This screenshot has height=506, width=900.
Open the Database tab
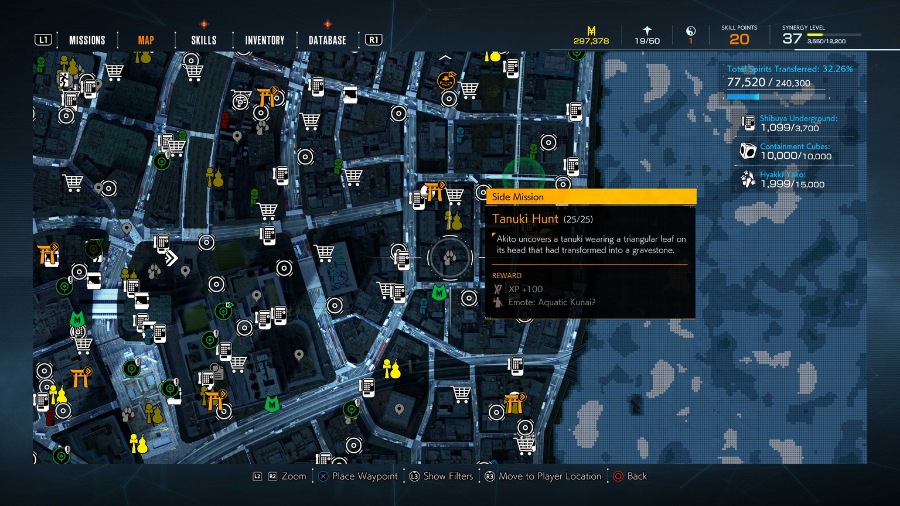[x=327, y=40]
